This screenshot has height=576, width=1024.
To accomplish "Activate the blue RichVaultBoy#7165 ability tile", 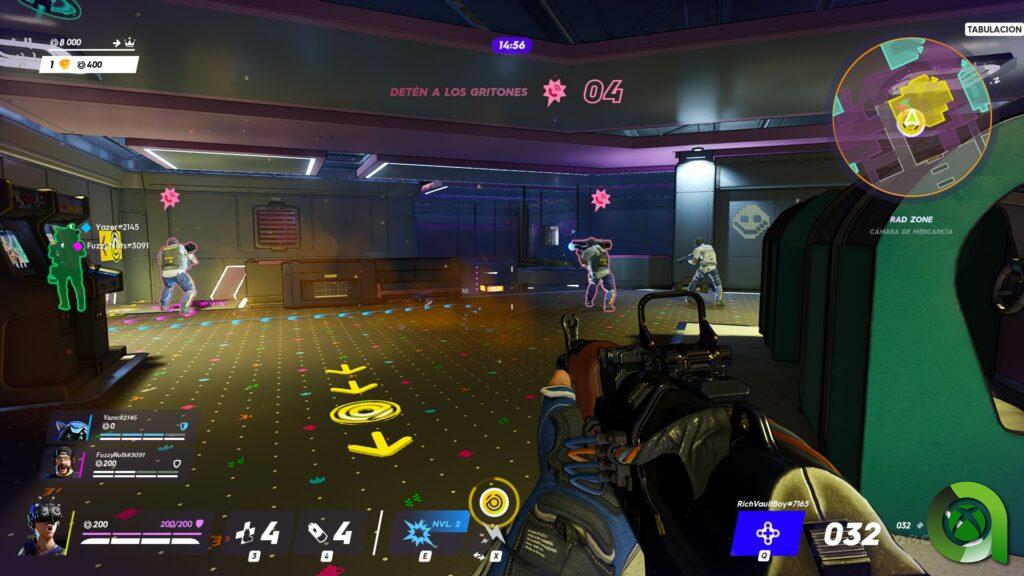I will [766, 533].
